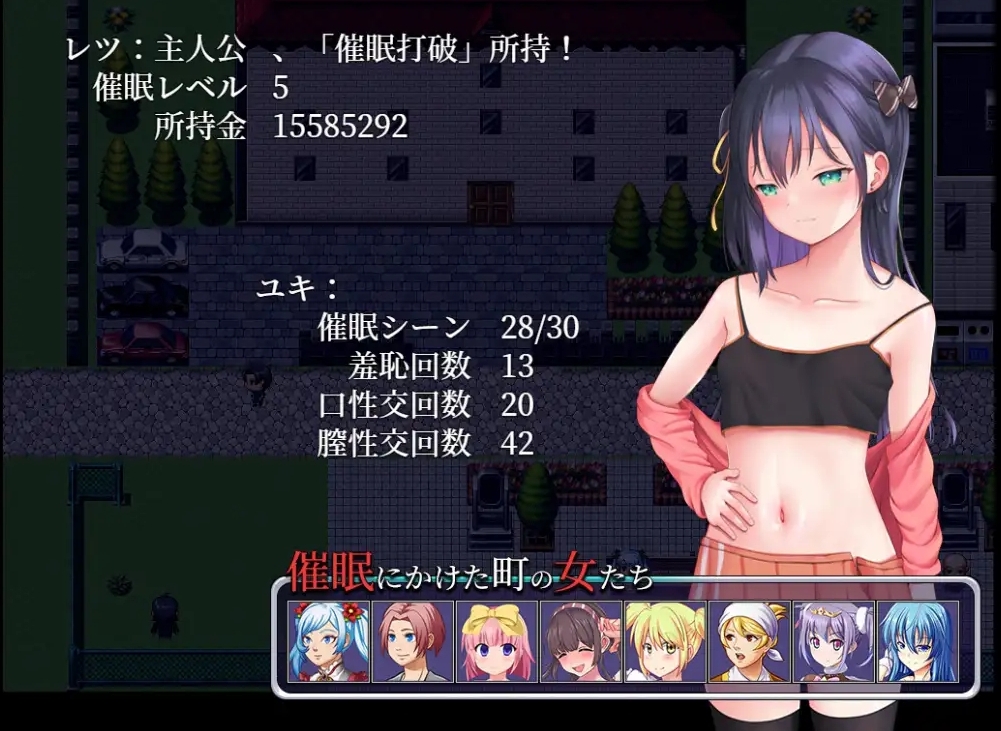Pick the pink-haired girl with yellow bow

497,641
